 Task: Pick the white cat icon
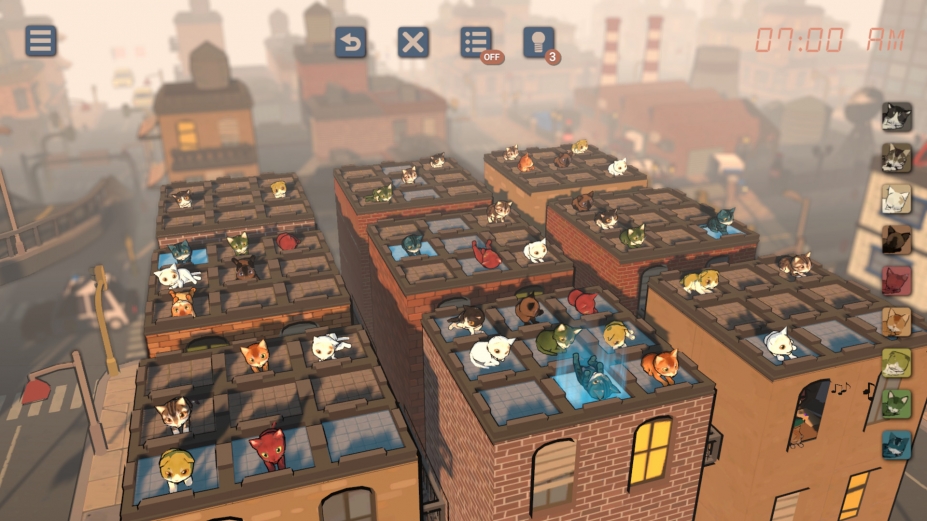coord(896,199)
